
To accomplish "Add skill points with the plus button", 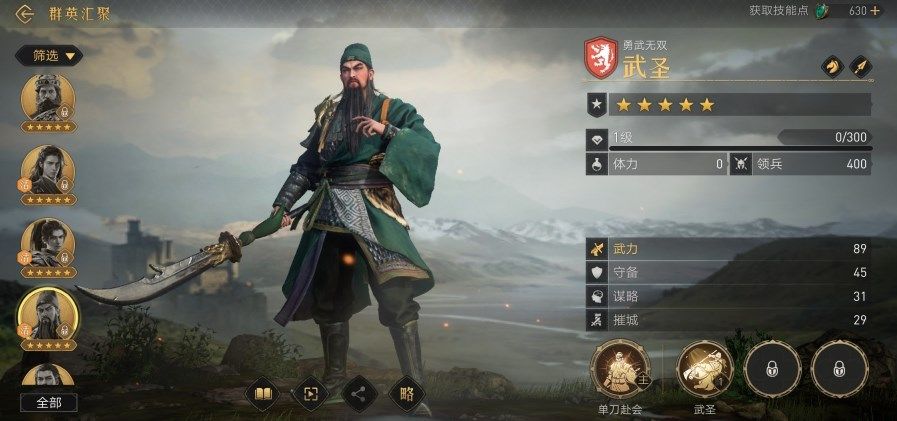I will (x=874, y=11).
